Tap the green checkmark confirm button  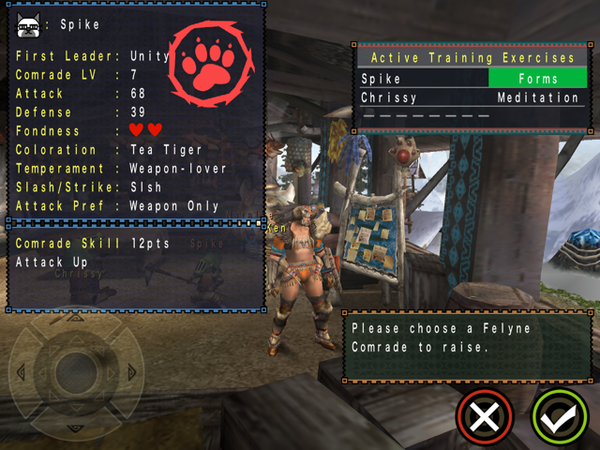[558, 415]
